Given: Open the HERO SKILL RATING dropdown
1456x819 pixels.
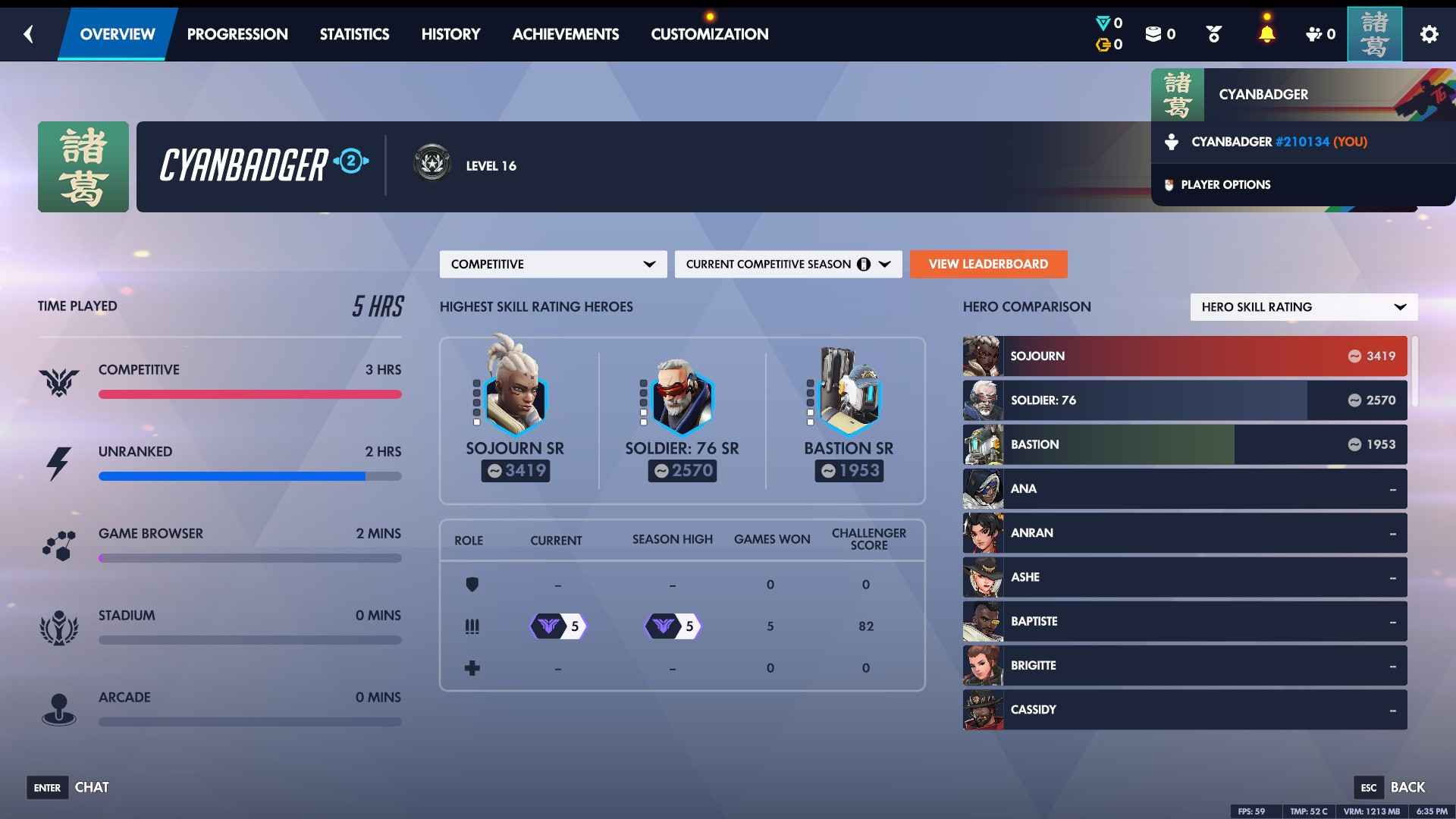Looking at the screenshot, I should (1303, 306).
